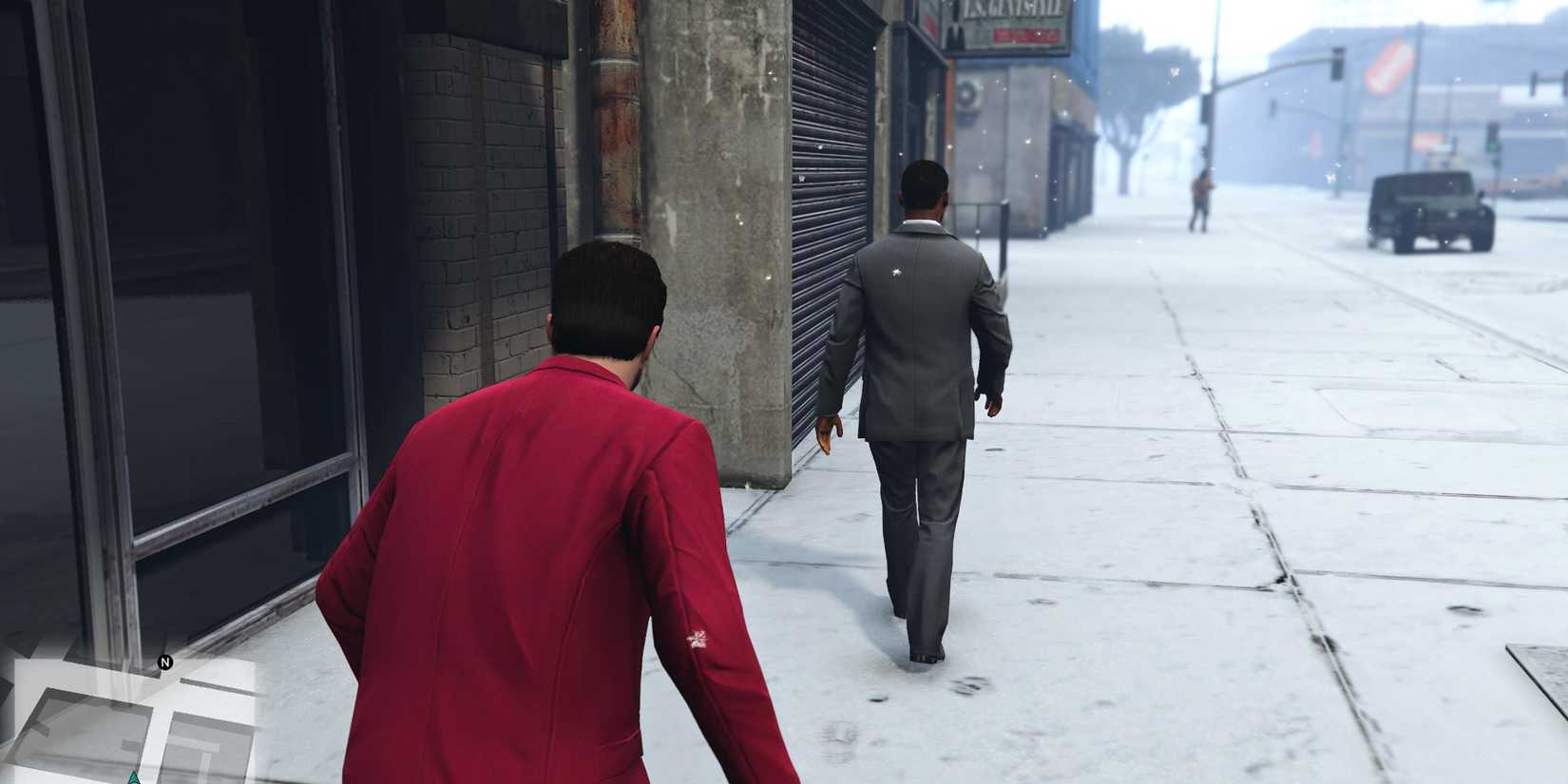This screenshot has height=784, width=1568.
Task: Select the dark military-style truck parked ahead
Action: (1430, 209)
